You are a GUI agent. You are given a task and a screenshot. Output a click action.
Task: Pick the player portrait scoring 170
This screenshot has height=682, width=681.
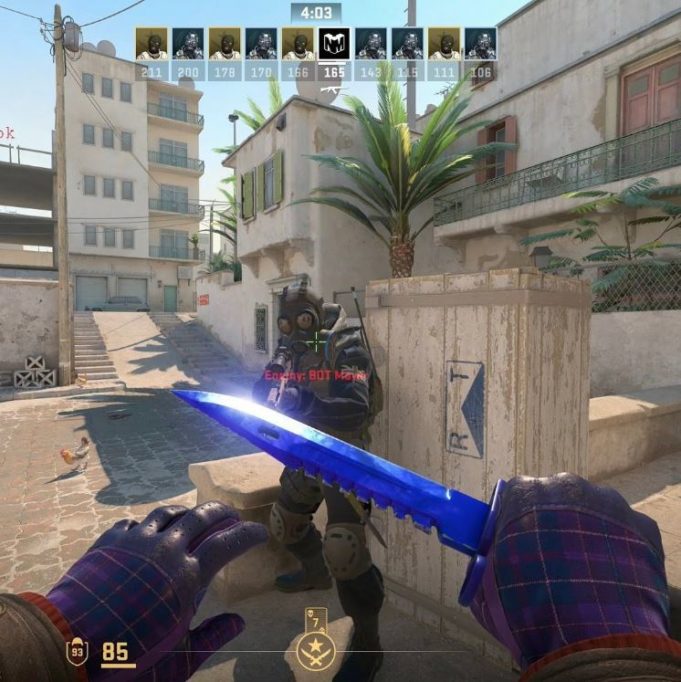pyautogui.click(x=261, y=44)
